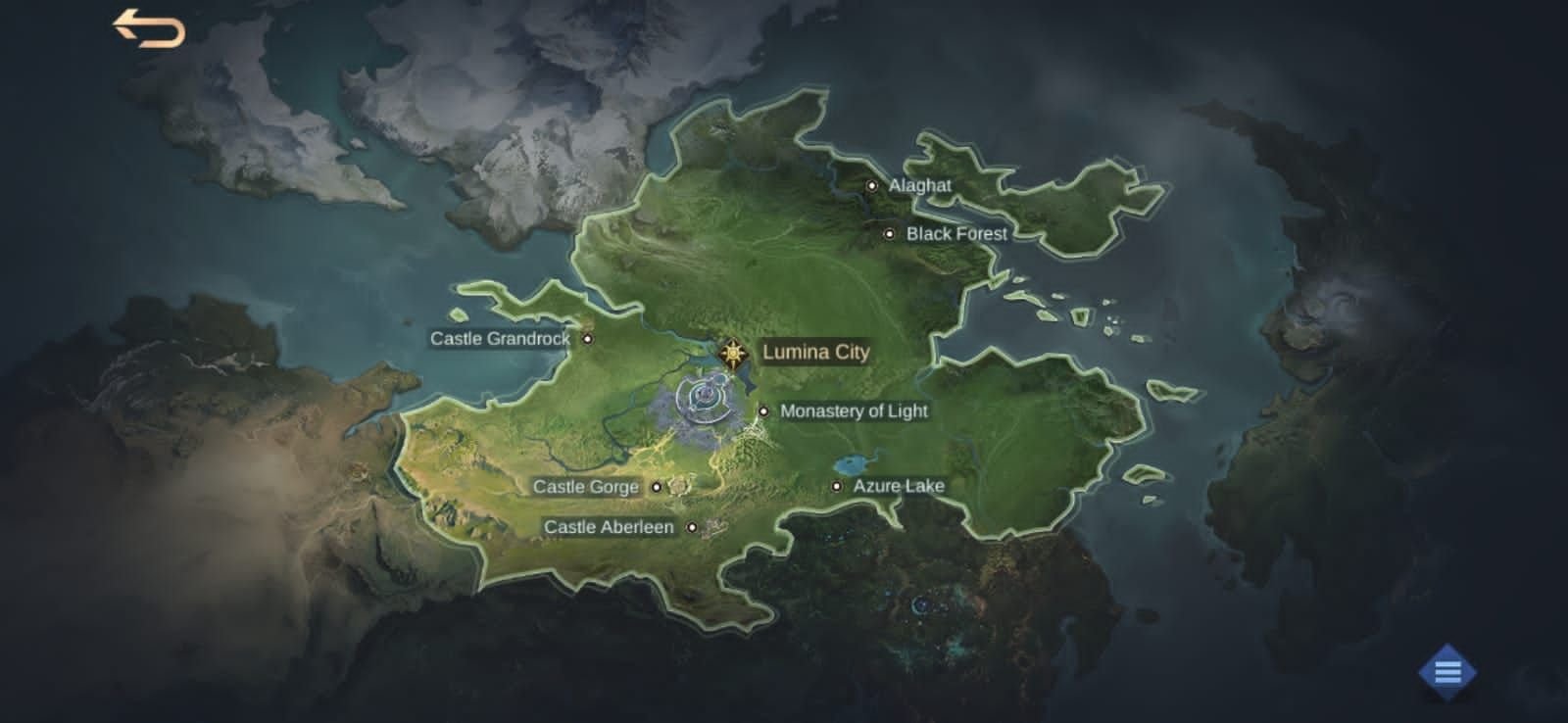Click the Azure Lake marker dot

[x=837, y=486]
